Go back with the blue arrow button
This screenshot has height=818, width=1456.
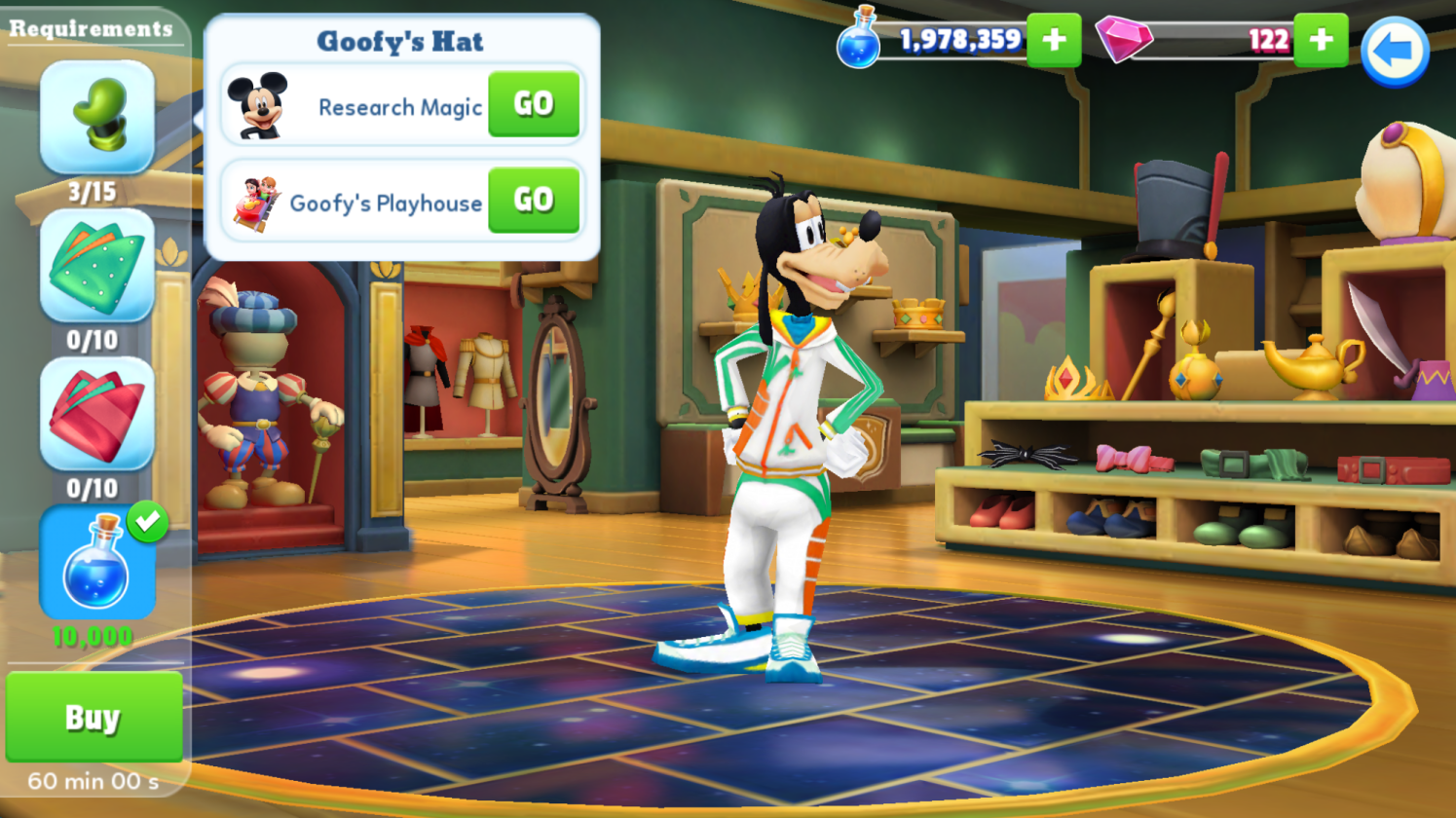click(1394, 52)
